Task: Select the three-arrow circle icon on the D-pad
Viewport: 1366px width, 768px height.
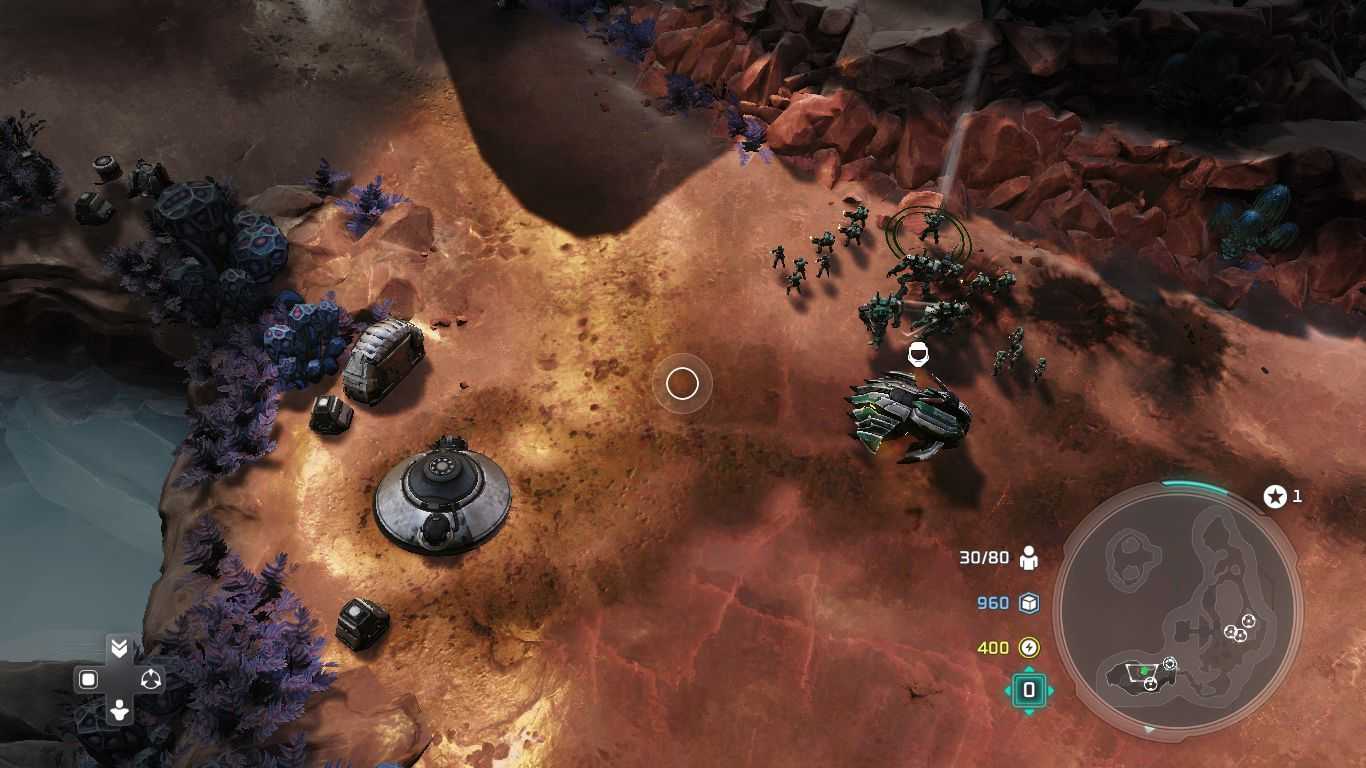Action: [x=151, y=680]
